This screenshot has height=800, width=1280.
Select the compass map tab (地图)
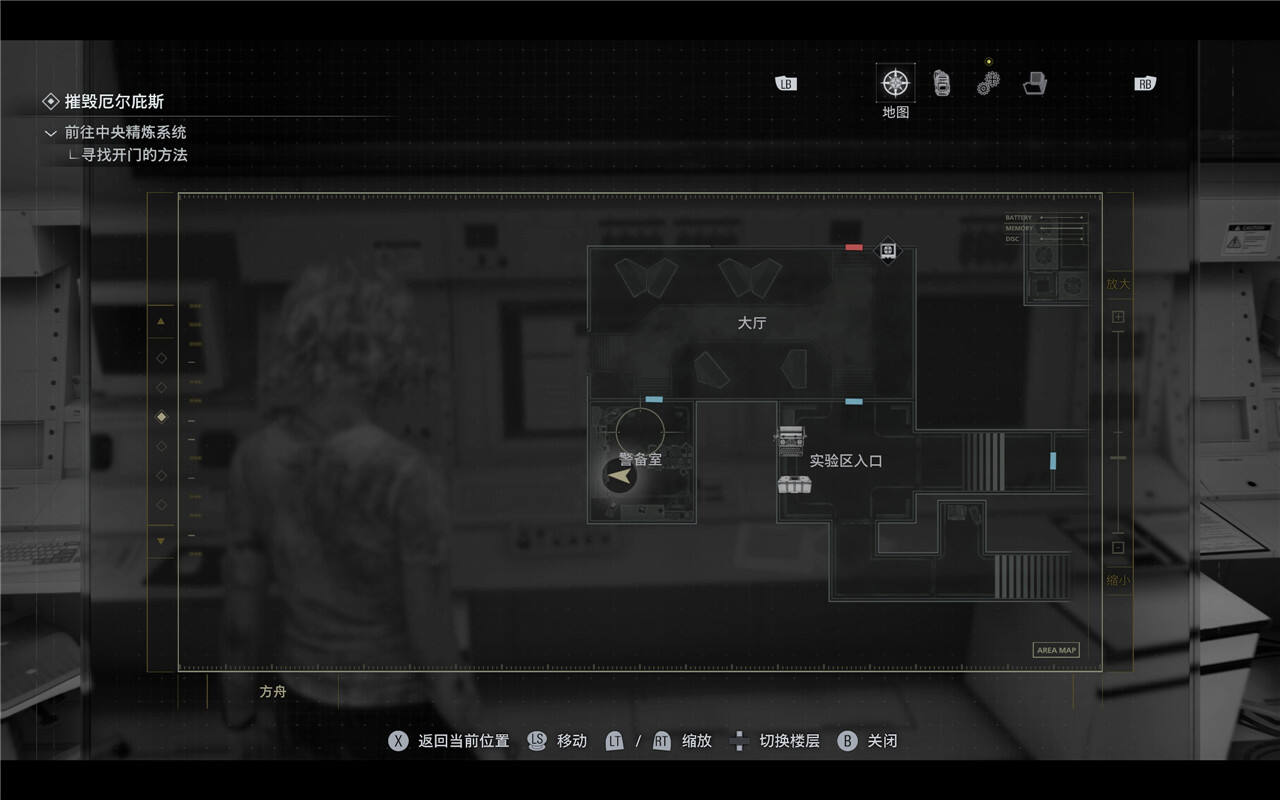pyautogui.click(x=895, y=82)
